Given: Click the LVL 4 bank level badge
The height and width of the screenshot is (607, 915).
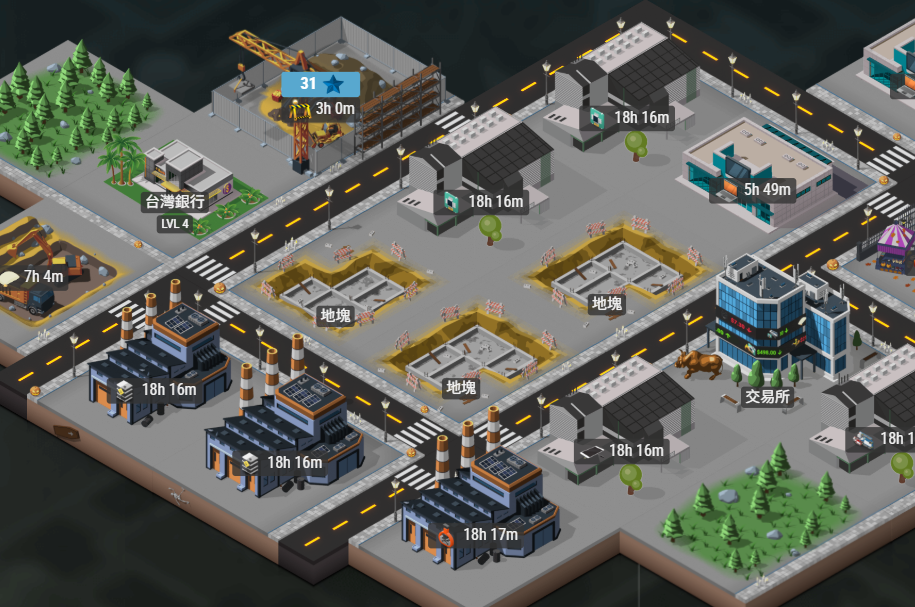Looking at the screenshot, I should [x=174, y=223].
